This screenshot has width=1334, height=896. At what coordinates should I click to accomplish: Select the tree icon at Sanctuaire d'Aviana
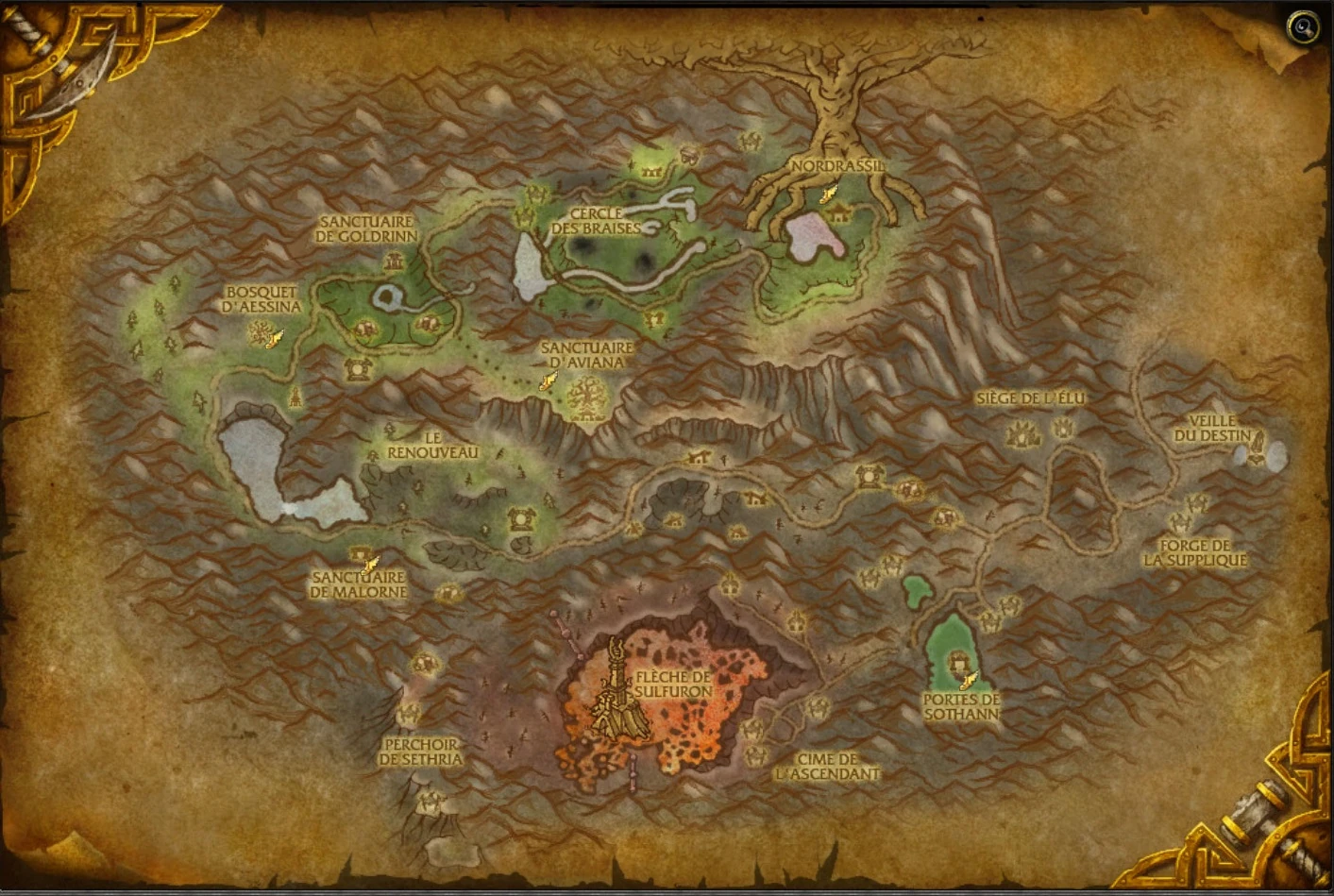587,395
